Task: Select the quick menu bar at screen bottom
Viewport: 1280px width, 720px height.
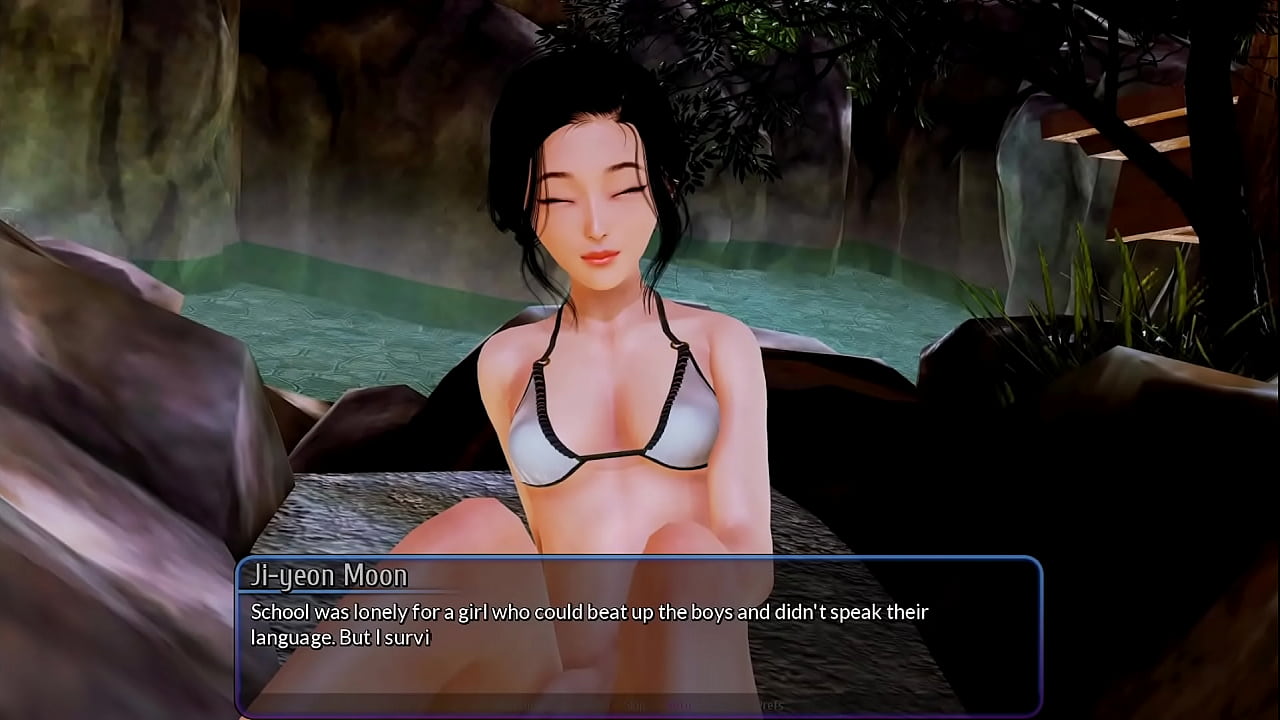Action: tap(640, 707)
